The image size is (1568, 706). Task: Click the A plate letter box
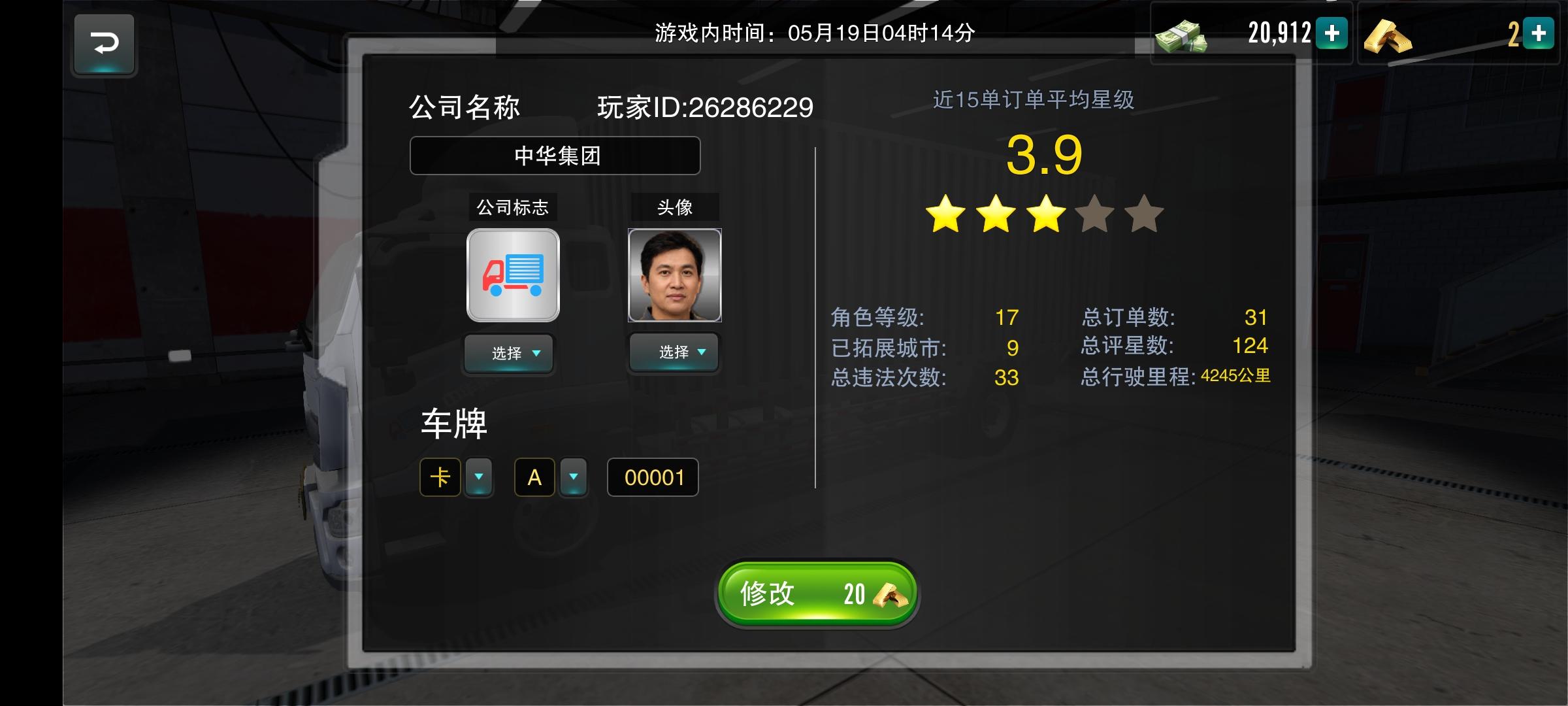click(x=534, y=477)
